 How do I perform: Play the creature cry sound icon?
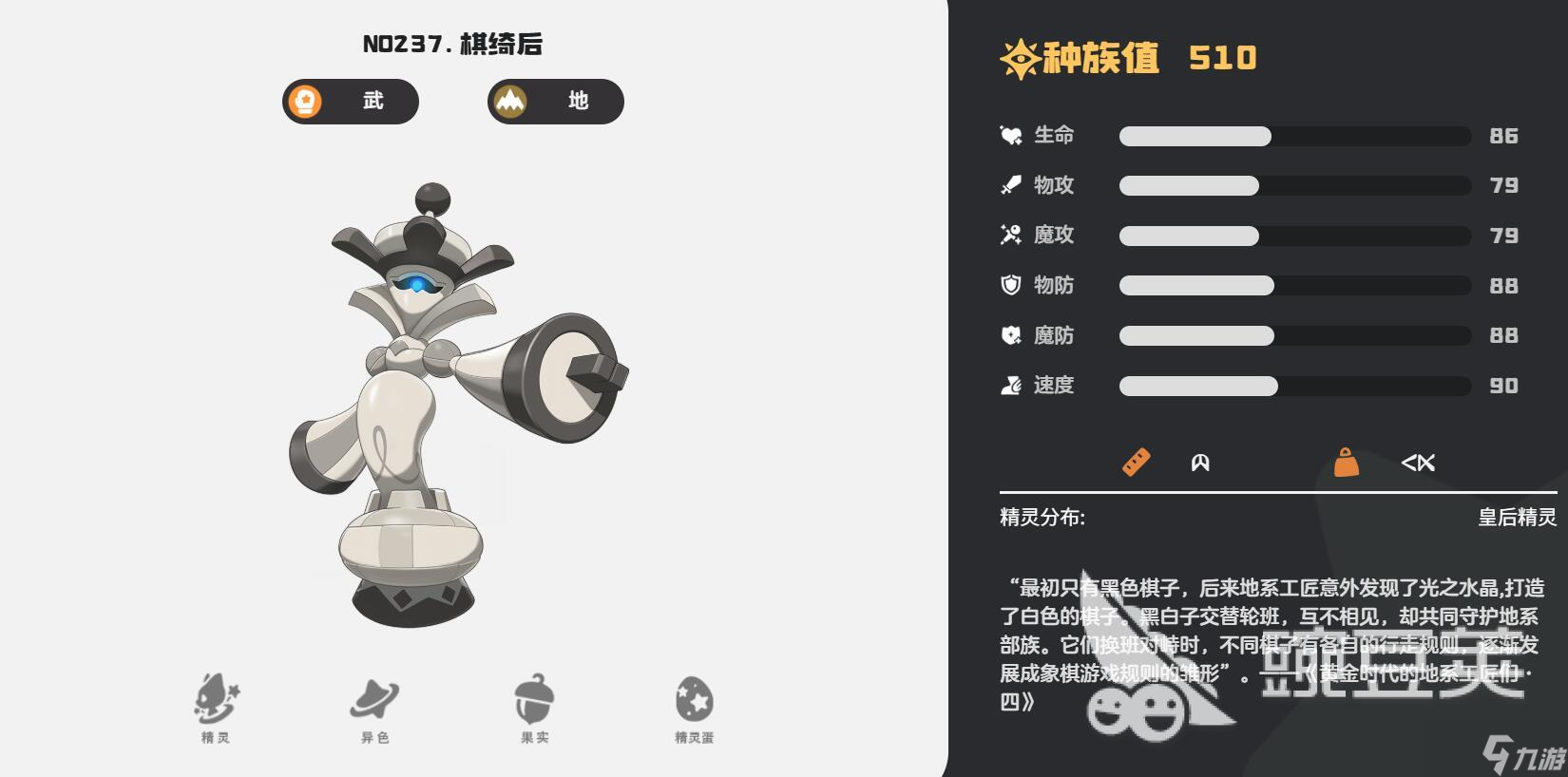coord(1417,463)
